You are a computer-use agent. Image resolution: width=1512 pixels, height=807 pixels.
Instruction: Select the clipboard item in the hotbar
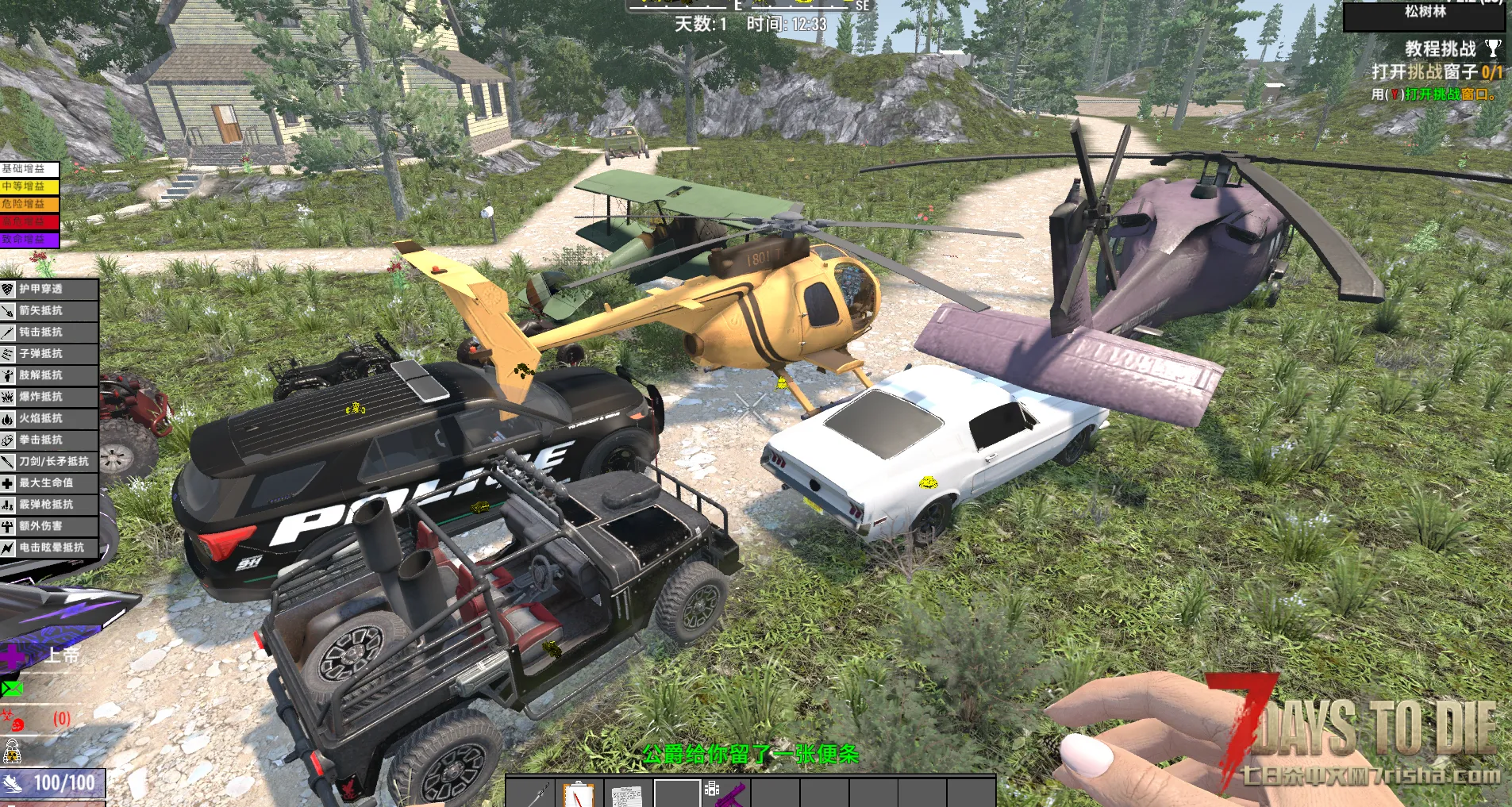tap(579, 793)
